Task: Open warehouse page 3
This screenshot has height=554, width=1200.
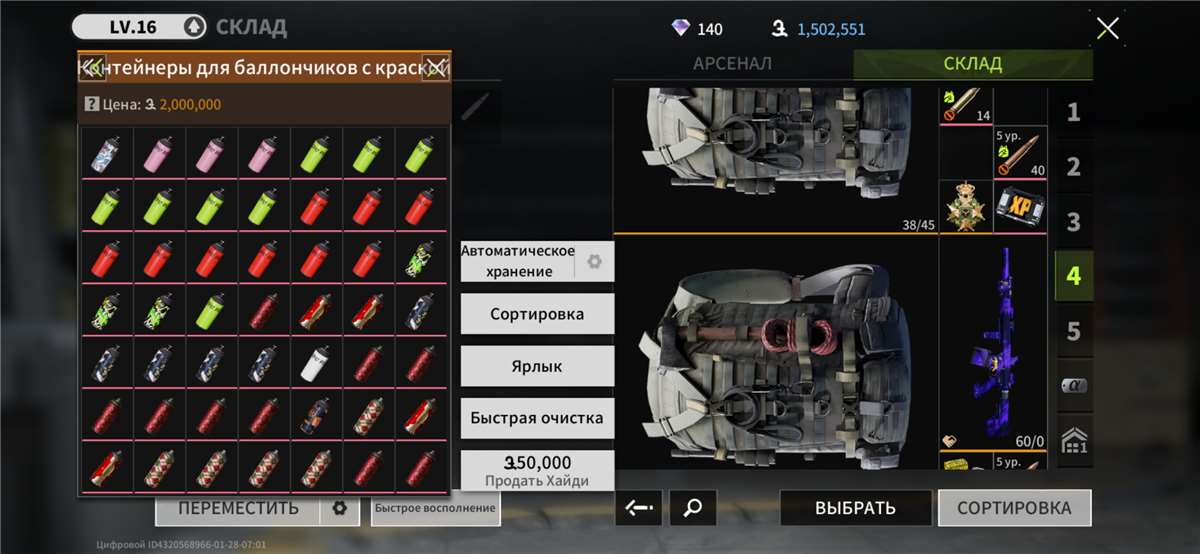Action: pyautogui.click(x=1073, y=222)
